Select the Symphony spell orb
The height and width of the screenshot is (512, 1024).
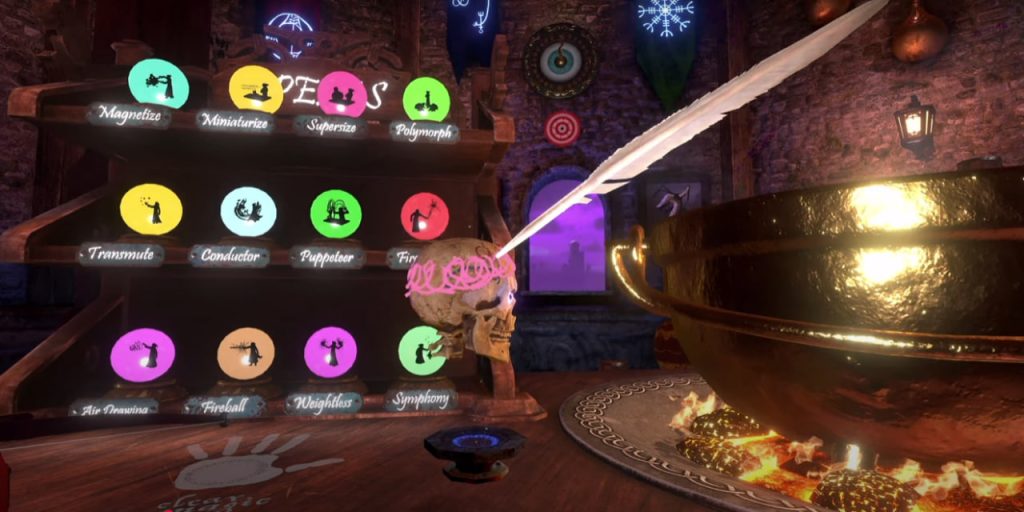pyautogui.click(x=422, y=351)
